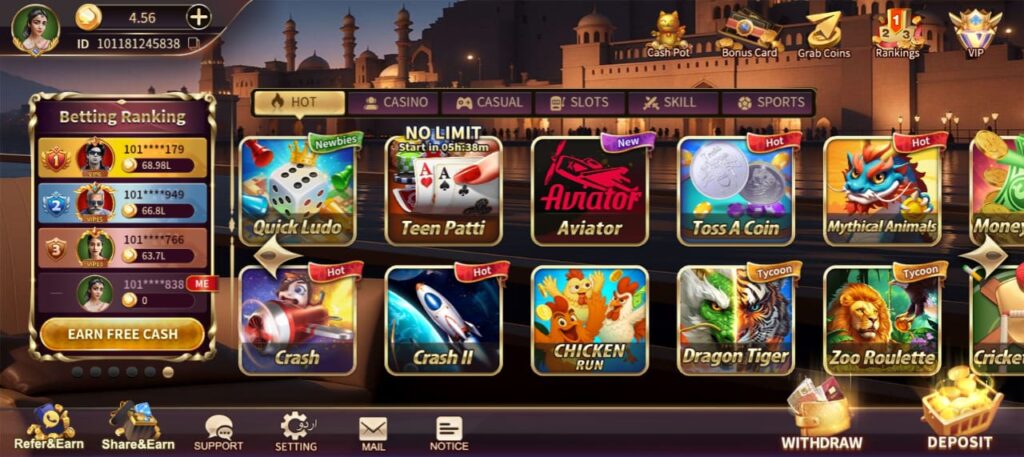Show the Slots category

pos(581,102)
